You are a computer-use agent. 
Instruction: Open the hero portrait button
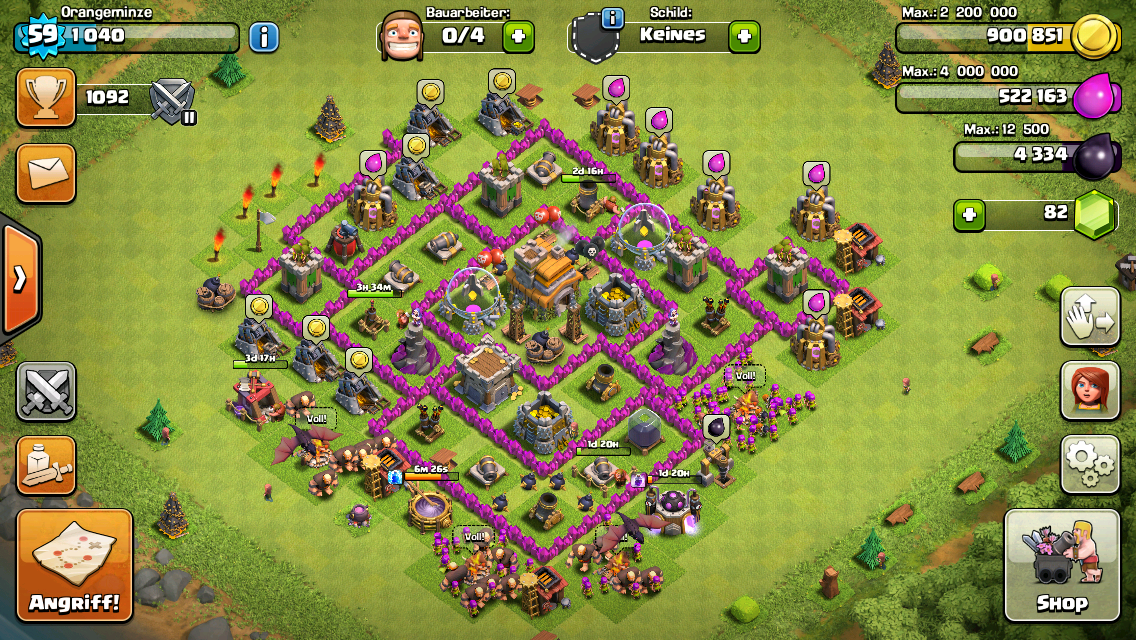1089,390
